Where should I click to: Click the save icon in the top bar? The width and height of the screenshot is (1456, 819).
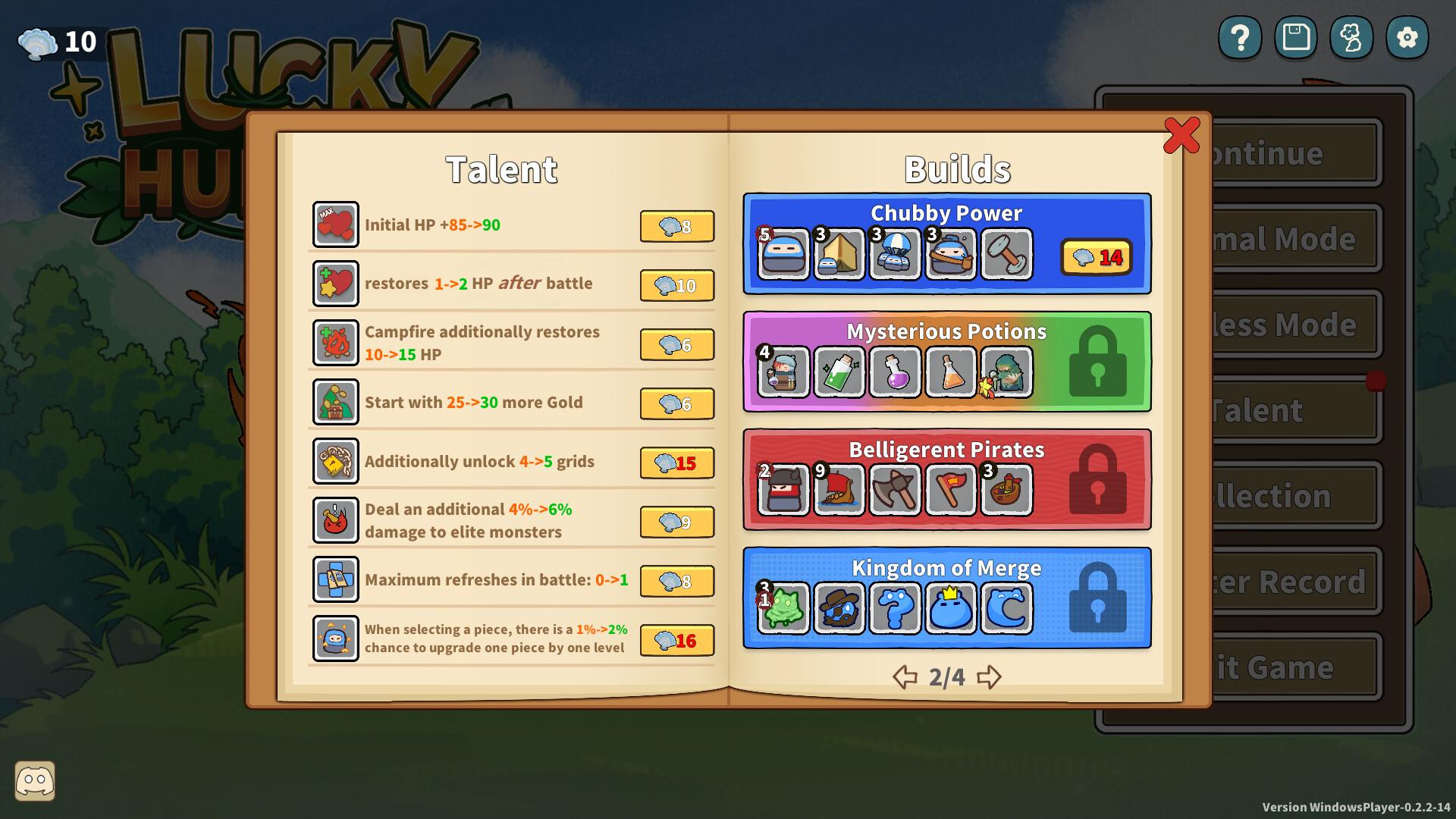tap(1295, 36)
